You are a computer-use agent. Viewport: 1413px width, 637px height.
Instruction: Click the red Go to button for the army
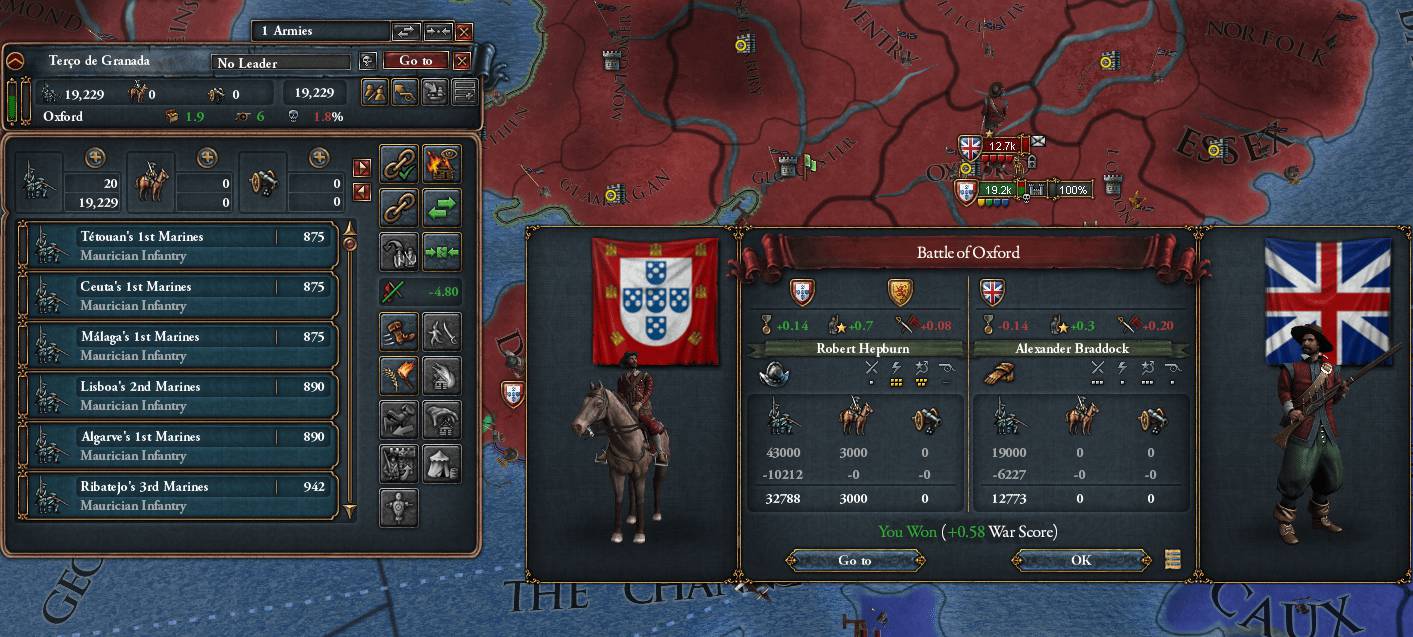[416, 61]
